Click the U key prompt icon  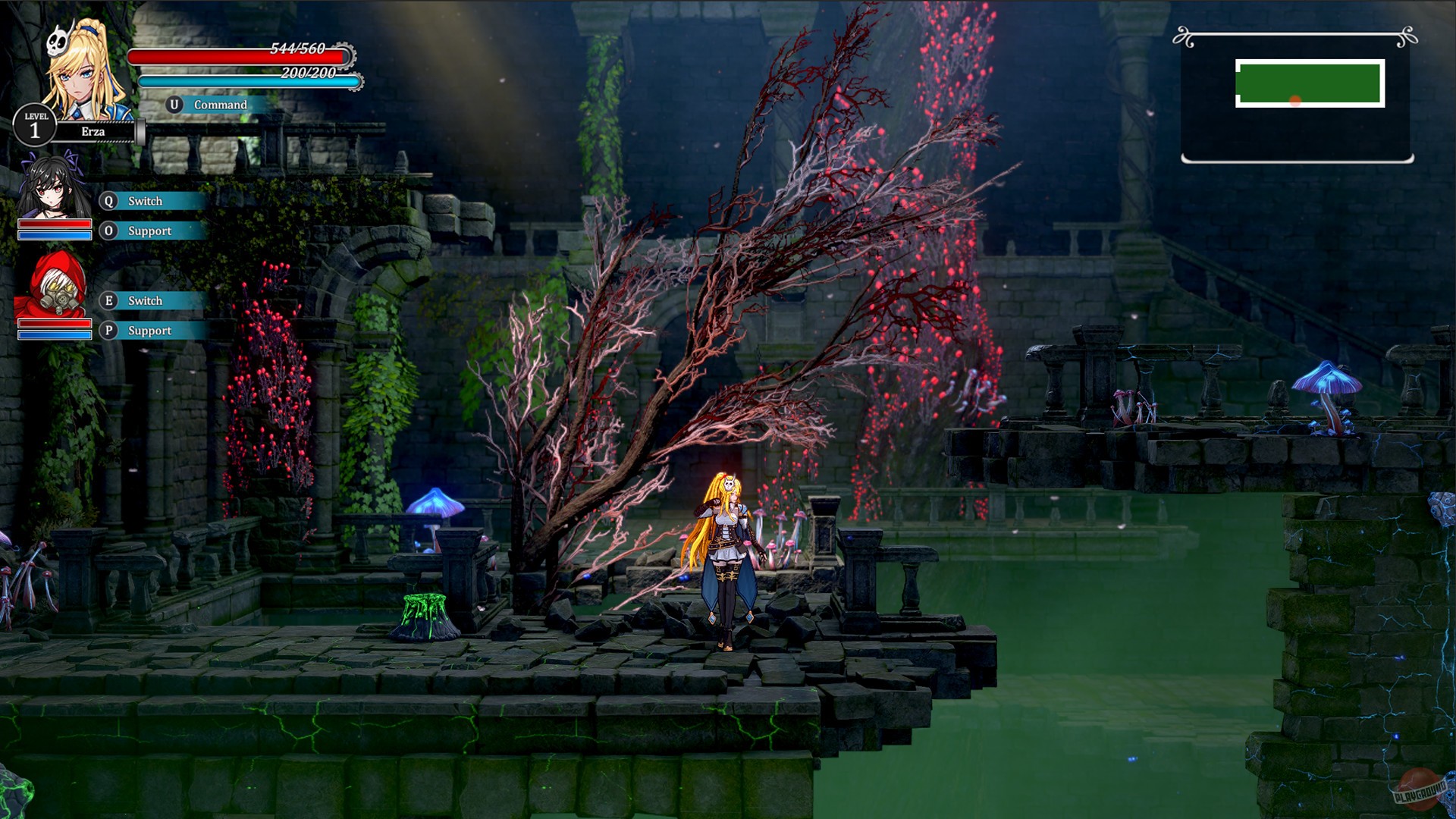(x=176, y=105)
